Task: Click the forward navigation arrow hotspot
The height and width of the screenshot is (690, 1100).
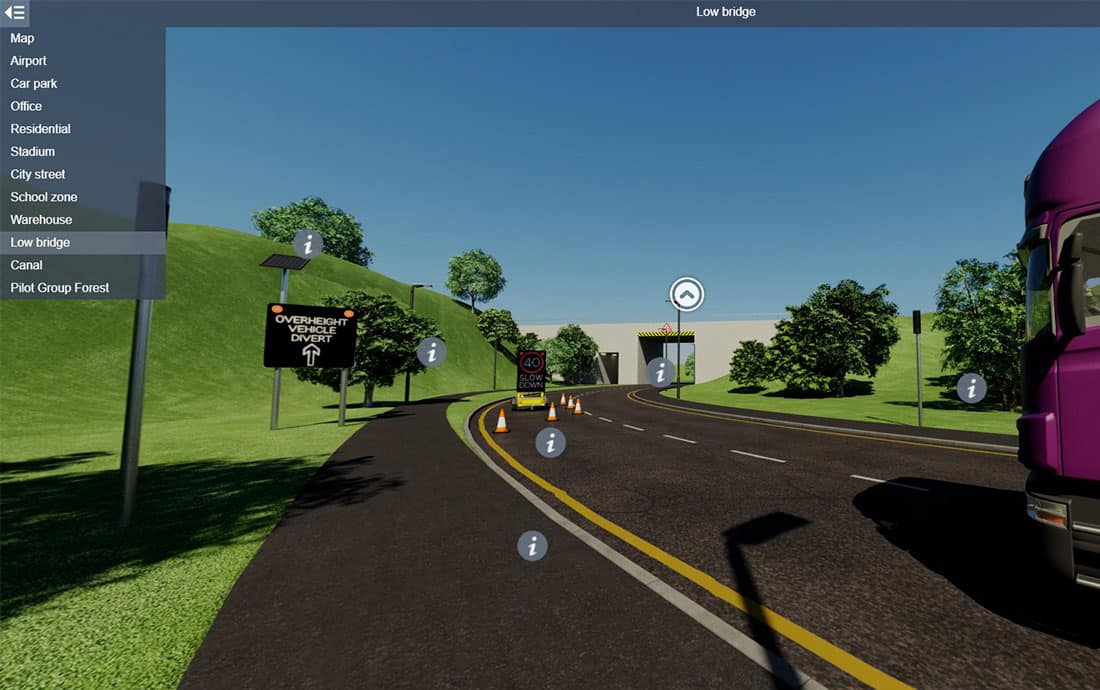Action: coord(686,294)
